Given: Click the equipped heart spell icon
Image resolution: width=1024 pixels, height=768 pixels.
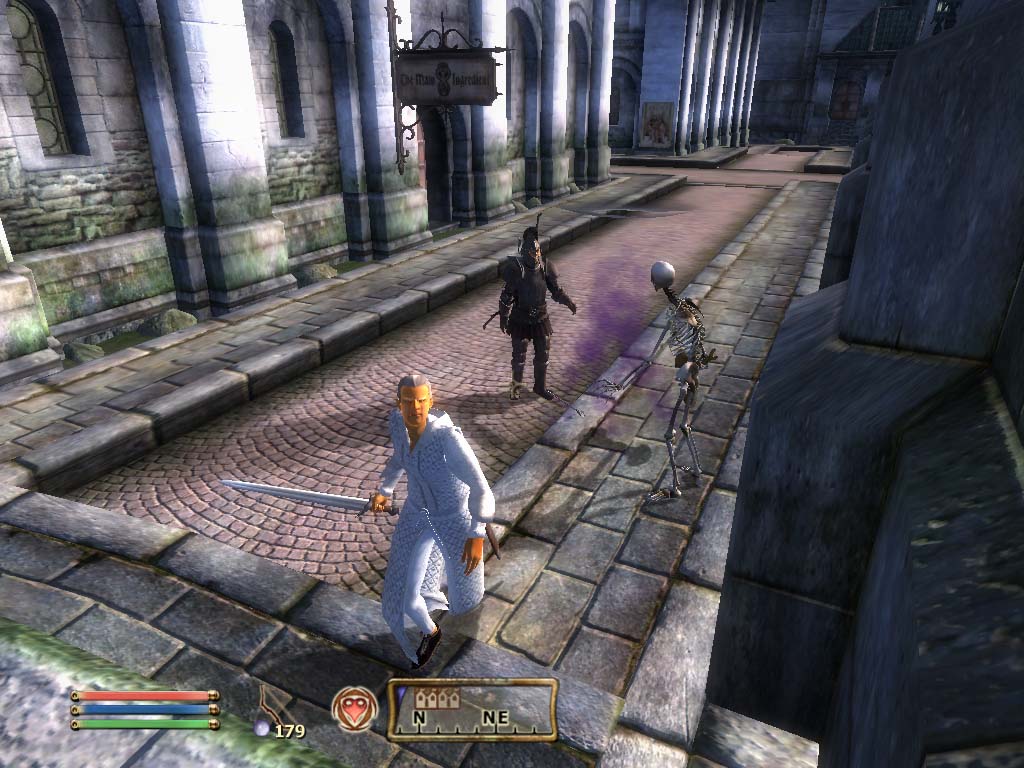Looking at the screenshot, I should click(x=355, y=708).
